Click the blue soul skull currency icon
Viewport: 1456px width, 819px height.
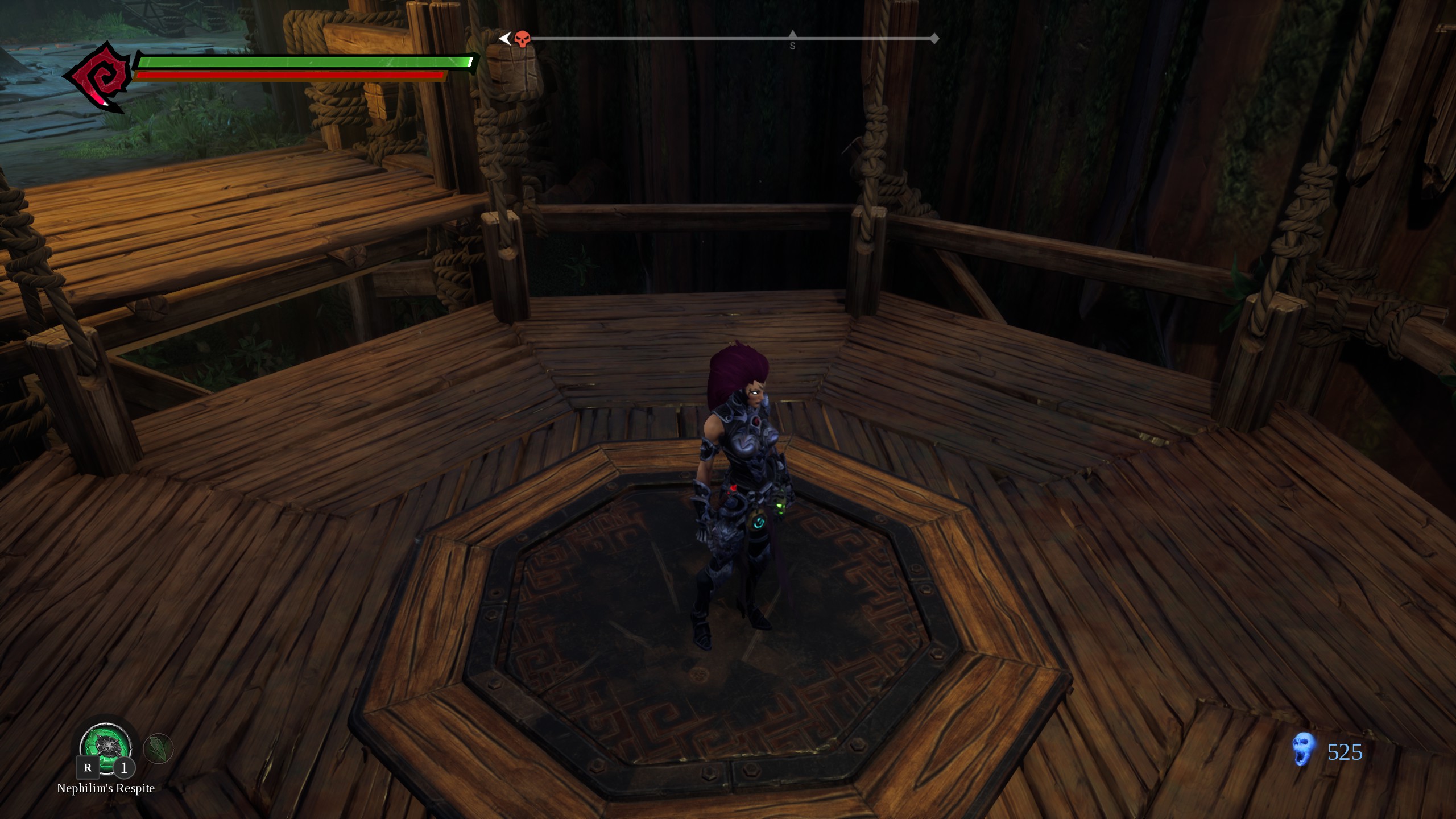coord(1304,749)
